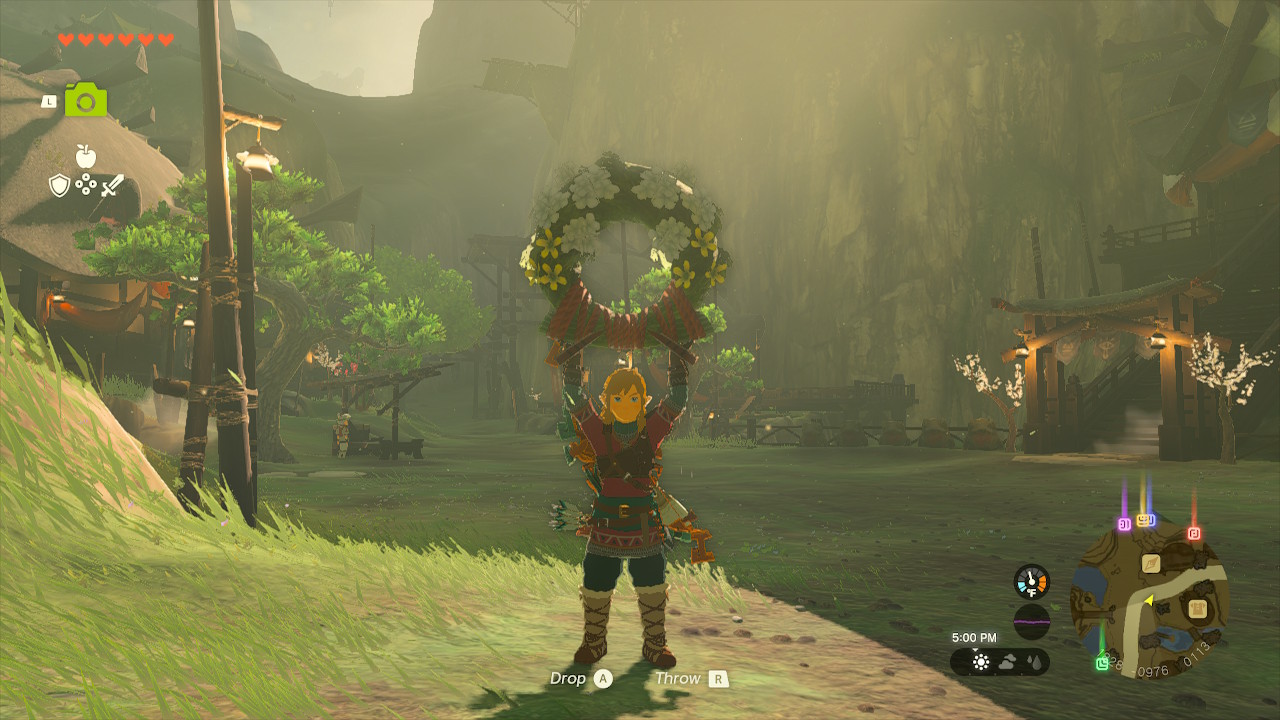The image size is (1280, 720).
Task: Select the stable icon on the minimap
Action: point(1199,610)
